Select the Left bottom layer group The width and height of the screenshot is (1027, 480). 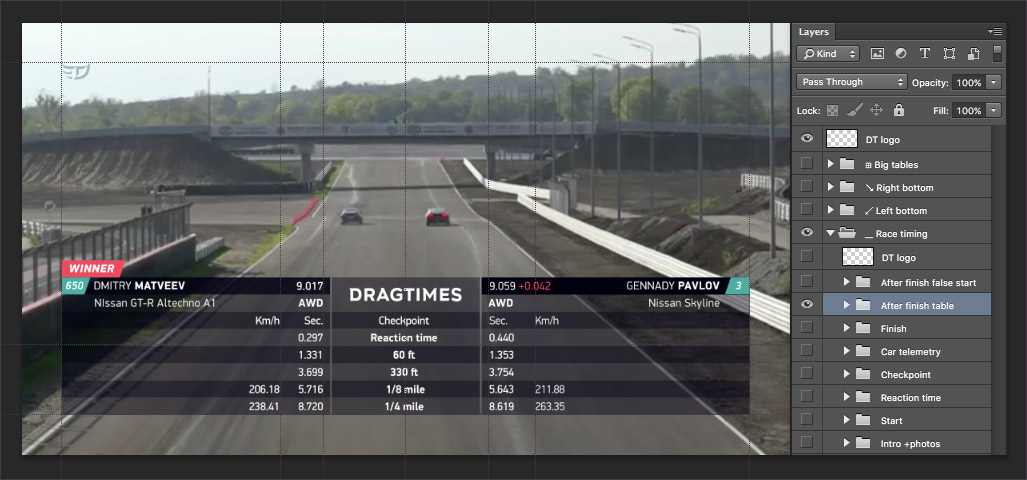click(904, 211)
